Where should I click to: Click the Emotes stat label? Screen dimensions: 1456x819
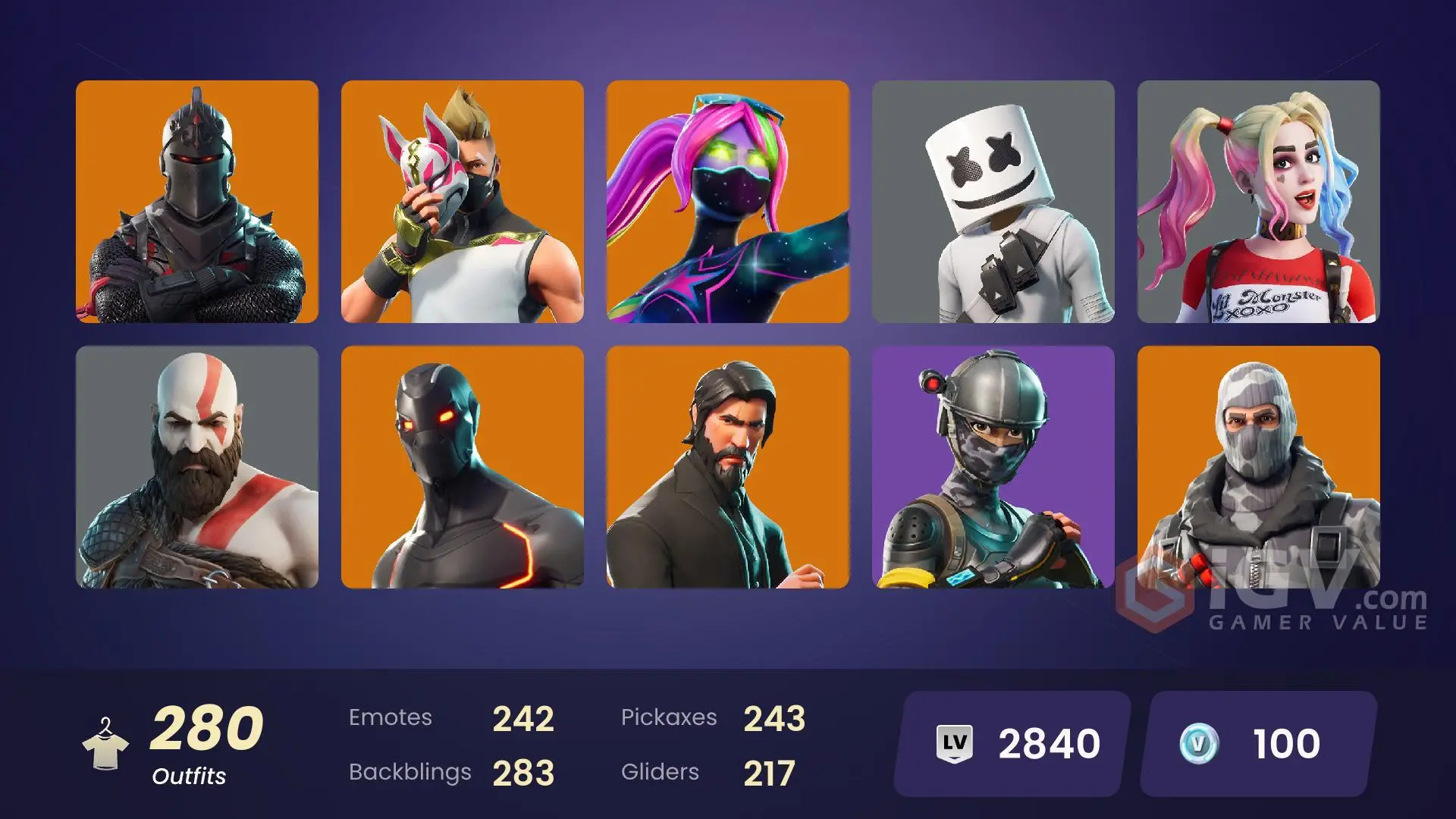pos(391,716)
